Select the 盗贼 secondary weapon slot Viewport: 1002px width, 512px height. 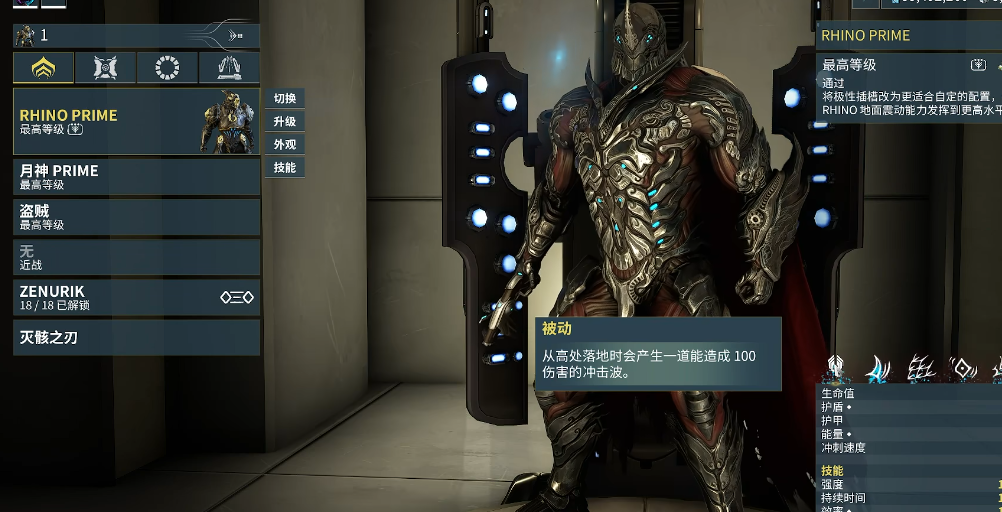coord(136,216)
